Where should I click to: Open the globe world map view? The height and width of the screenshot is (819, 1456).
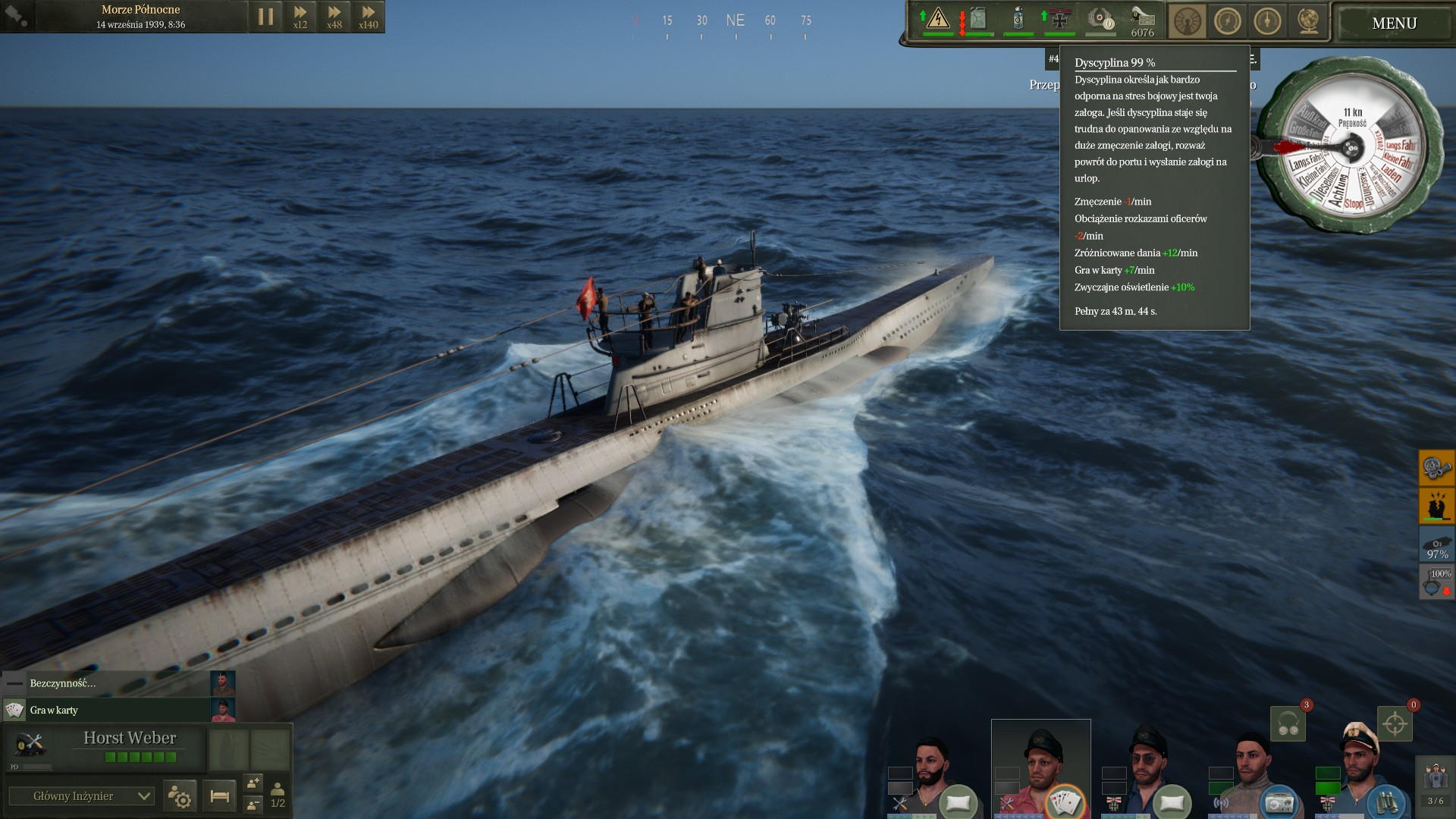coord(1309,22)
